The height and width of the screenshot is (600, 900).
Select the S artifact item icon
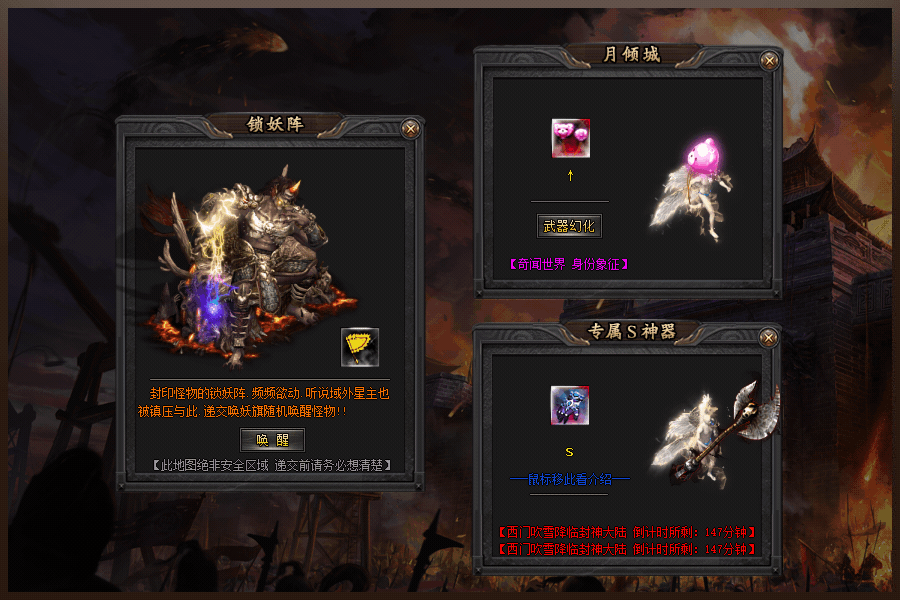[x=569, y=405]
